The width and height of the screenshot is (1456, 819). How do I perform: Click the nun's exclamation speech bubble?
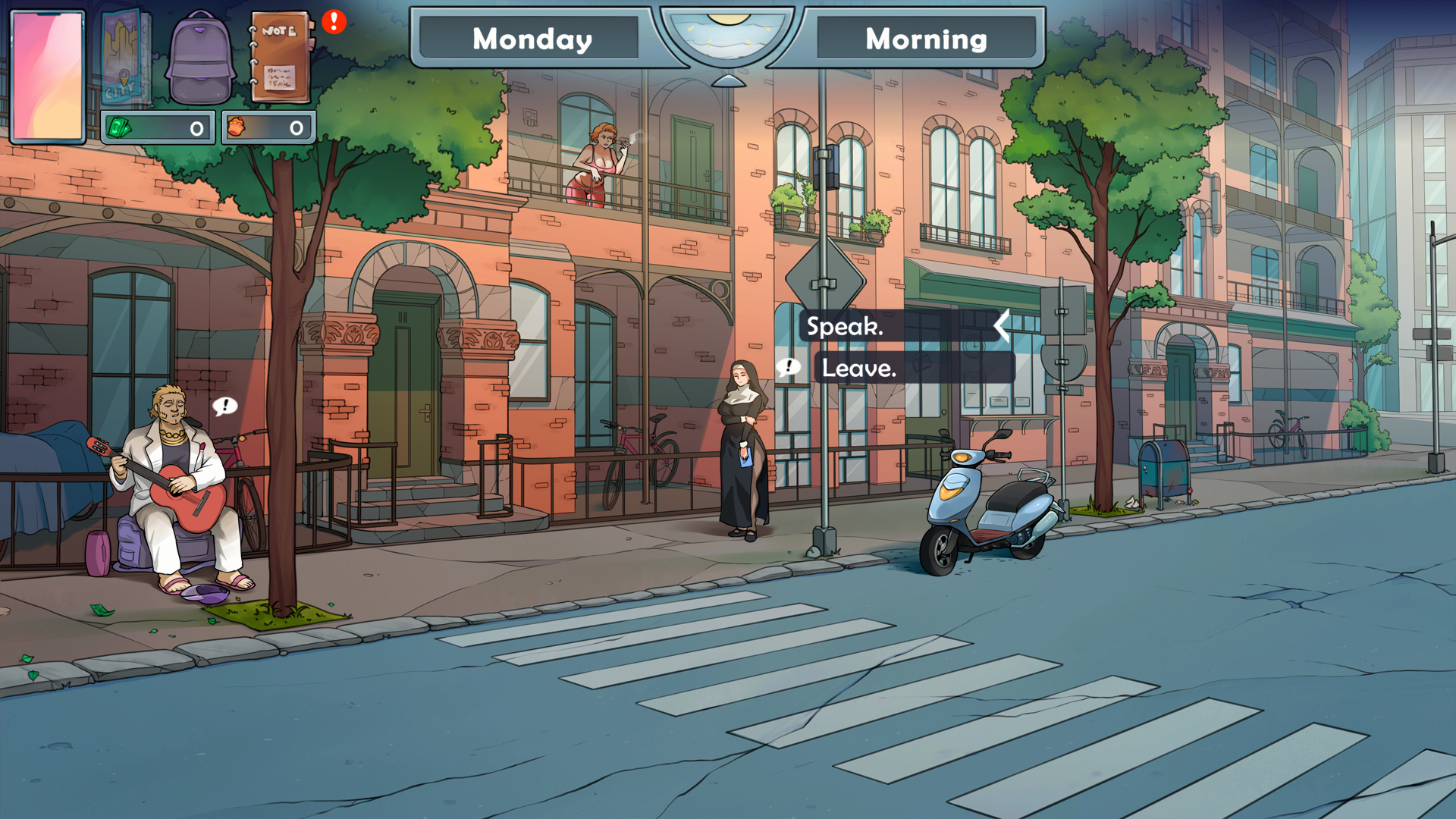coord(789,368)
